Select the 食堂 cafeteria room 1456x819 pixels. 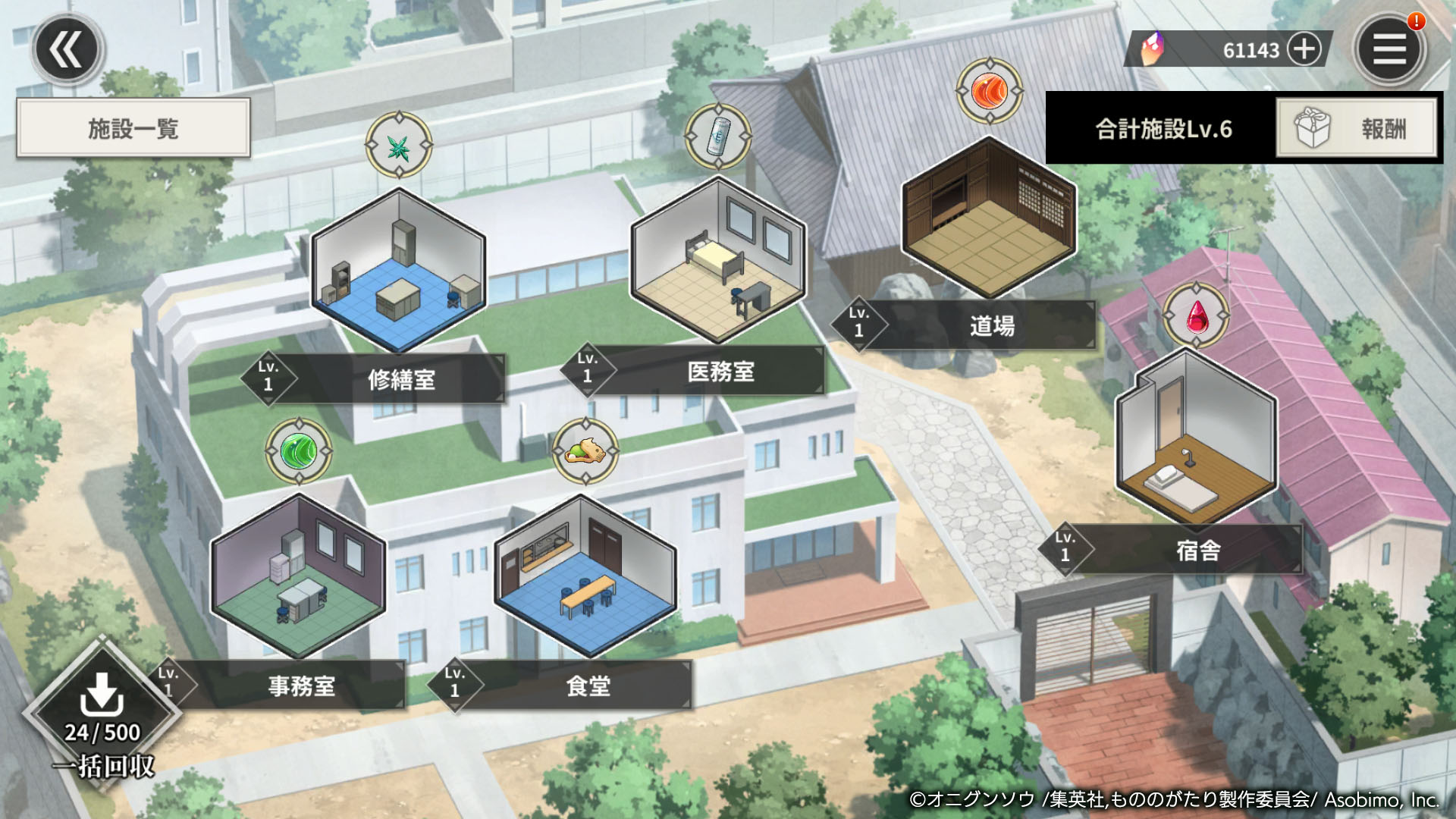(x=584, y=576)
